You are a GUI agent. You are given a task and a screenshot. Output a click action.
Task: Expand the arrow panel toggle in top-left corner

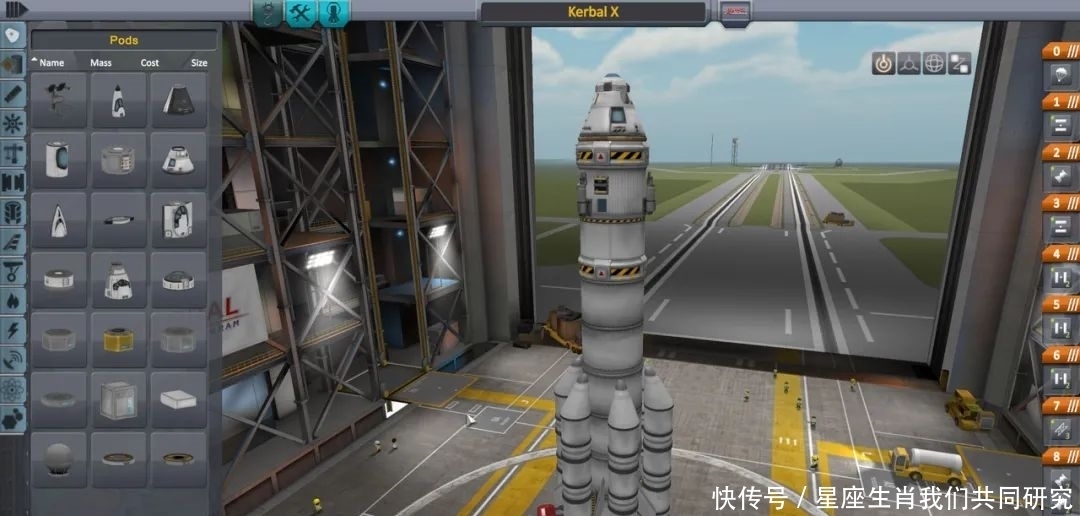pyautogui.click(x=14, y=9)
